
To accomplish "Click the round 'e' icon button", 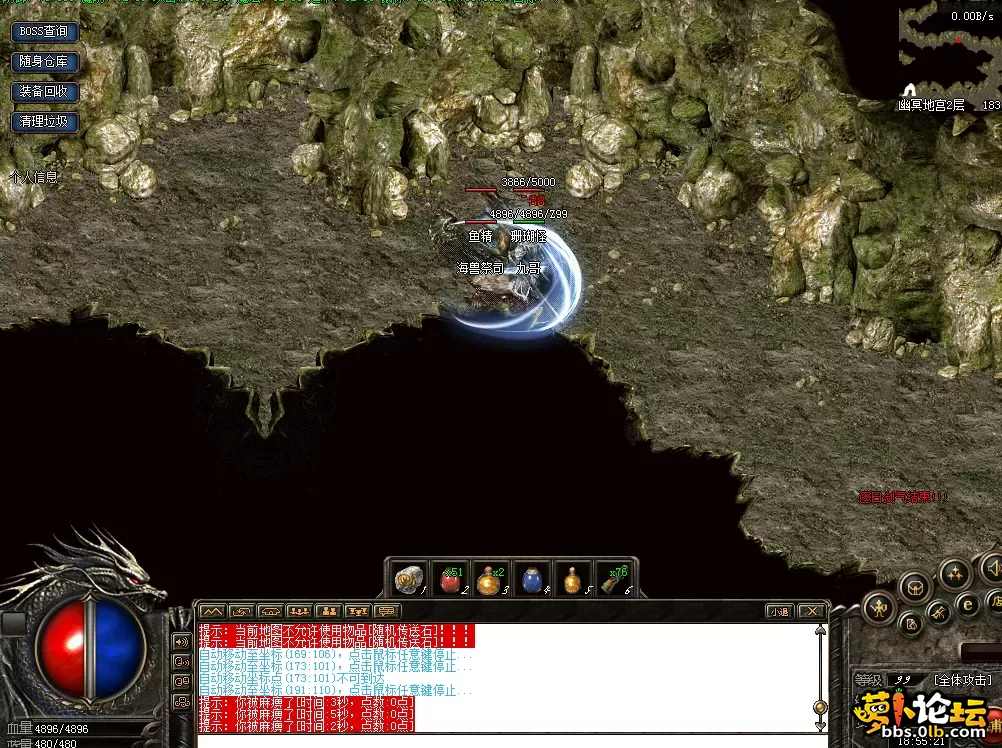I will (967, 603).
